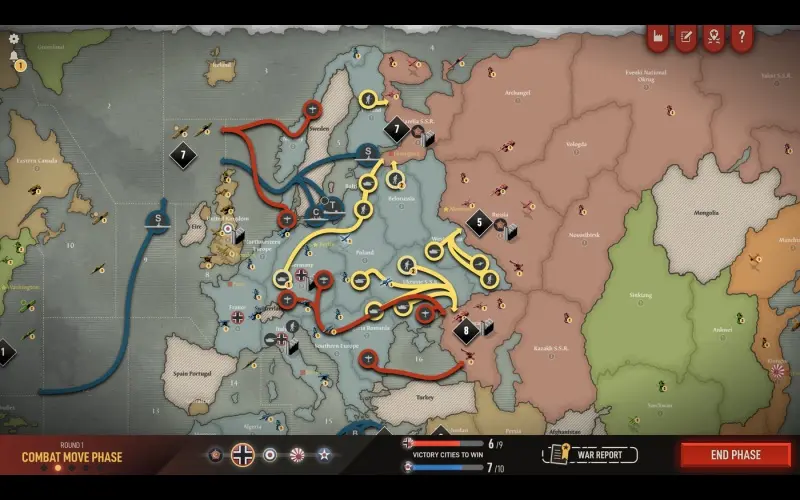Open the War Report
The width and height of the screenshot is (800, 500).
tap(590, 455)
